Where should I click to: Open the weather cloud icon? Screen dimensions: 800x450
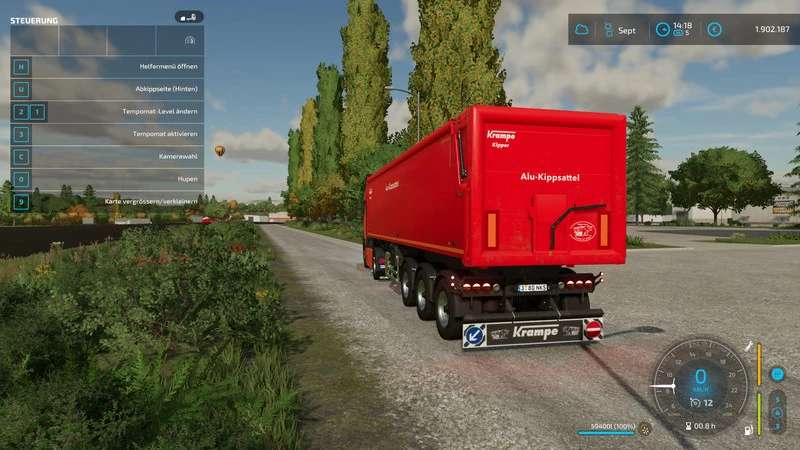(x=582, y=30)
